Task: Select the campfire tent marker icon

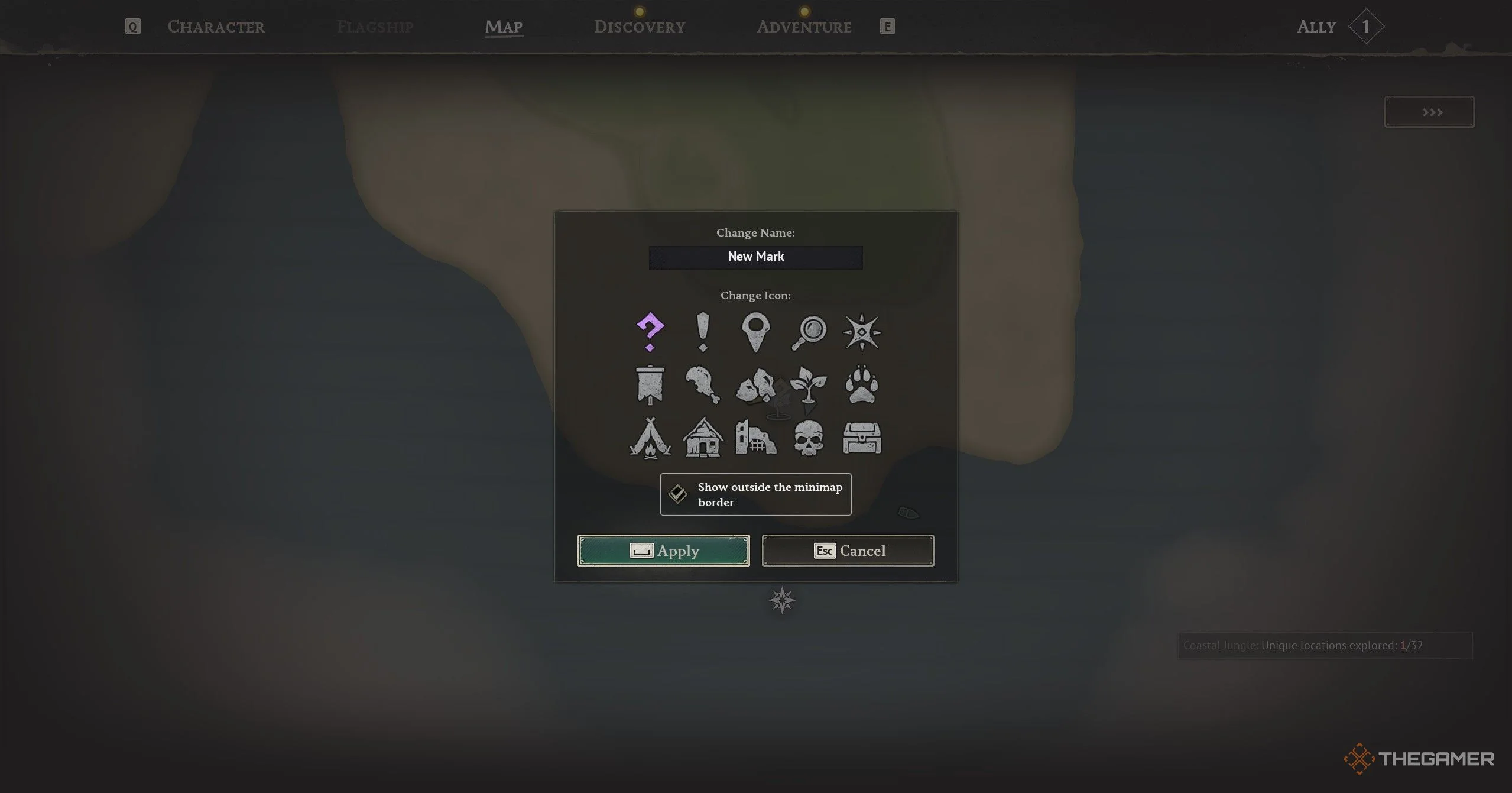Action: tap(650, 439)
